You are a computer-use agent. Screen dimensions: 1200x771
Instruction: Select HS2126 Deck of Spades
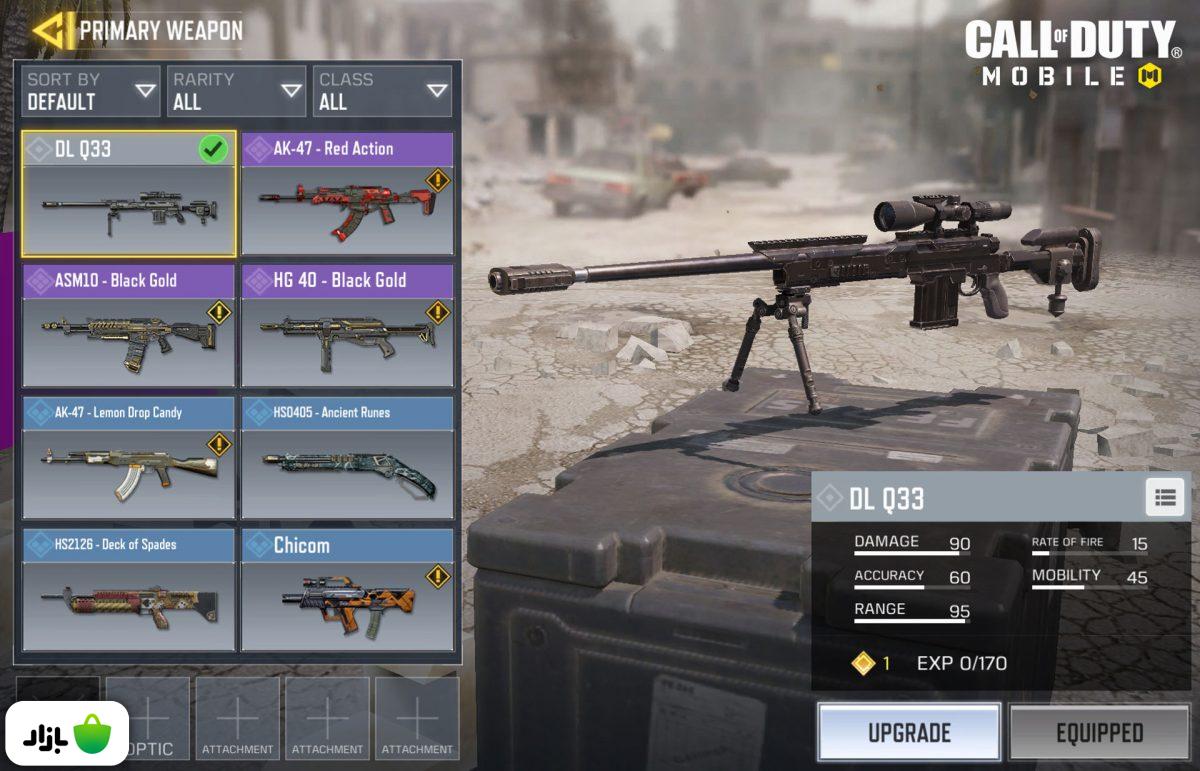[x=129, y=591]
